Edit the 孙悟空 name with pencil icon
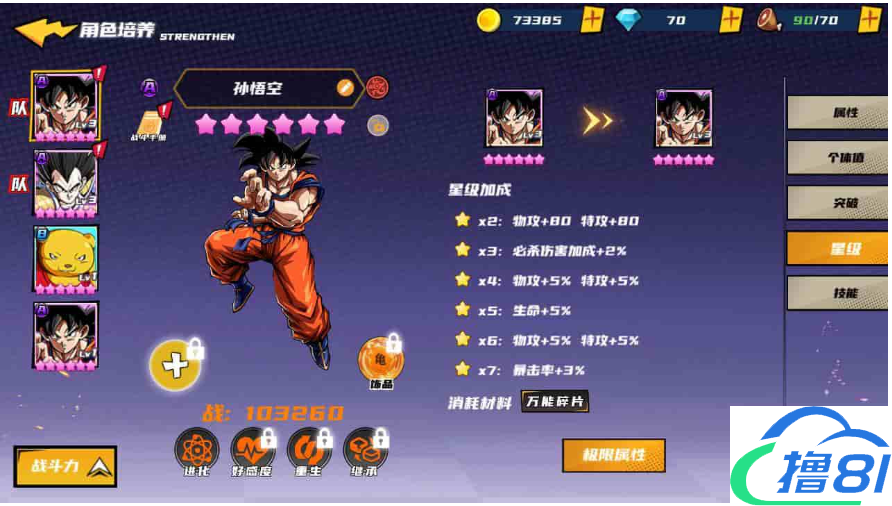The height and width of the screenshot is (506, 892). [x=345, y=88]
